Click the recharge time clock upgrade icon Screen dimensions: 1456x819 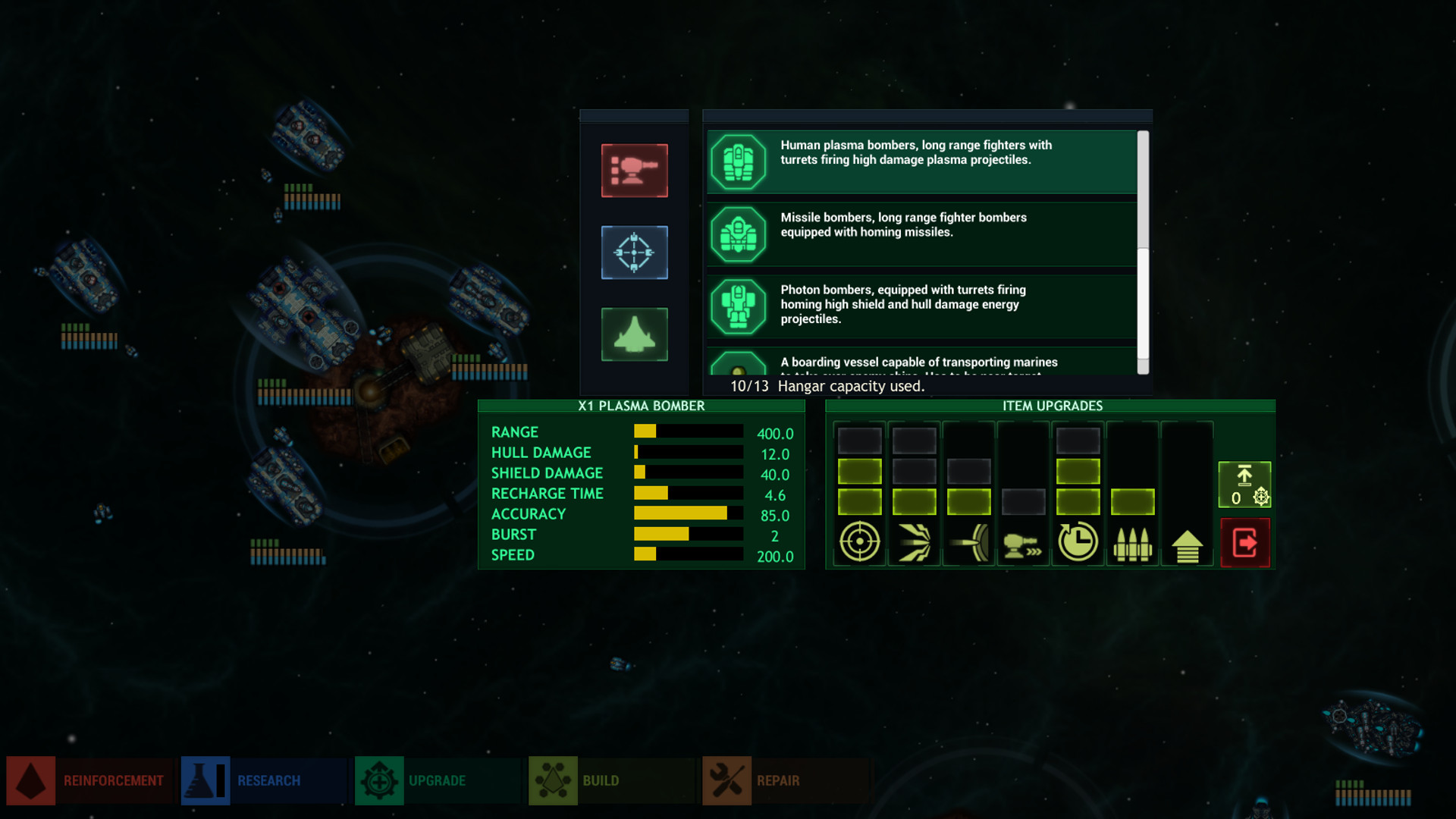point(1078,541)
